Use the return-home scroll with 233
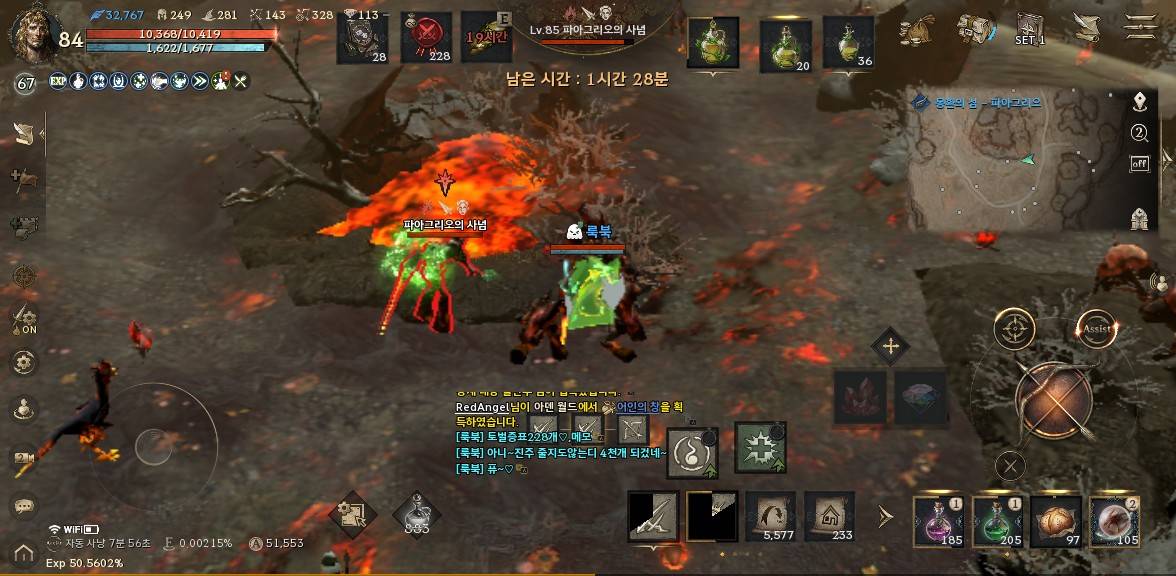The image size is (1176, 576). [x=829, y=516]
